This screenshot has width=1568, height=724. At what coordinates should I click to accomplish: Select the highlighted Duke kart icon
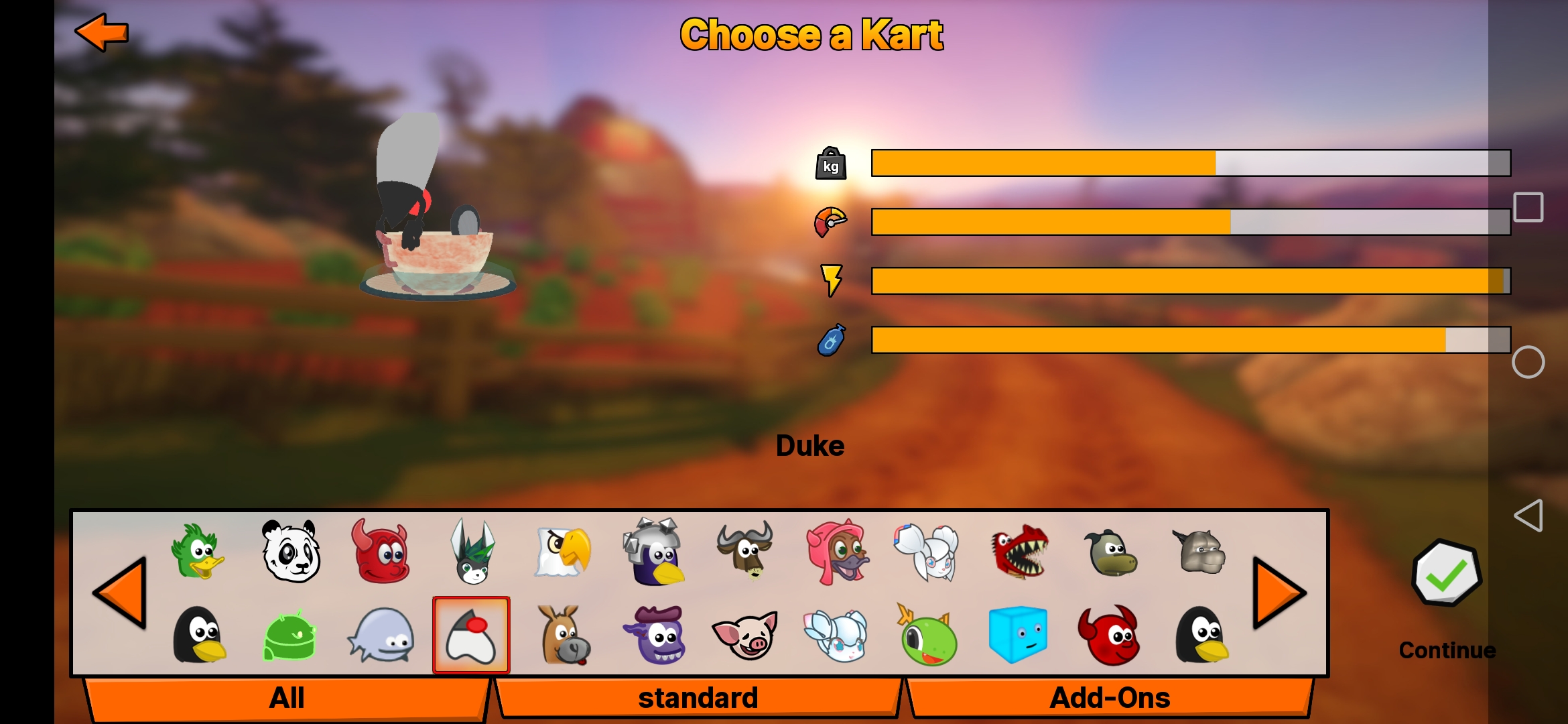(x=471, y=636)
